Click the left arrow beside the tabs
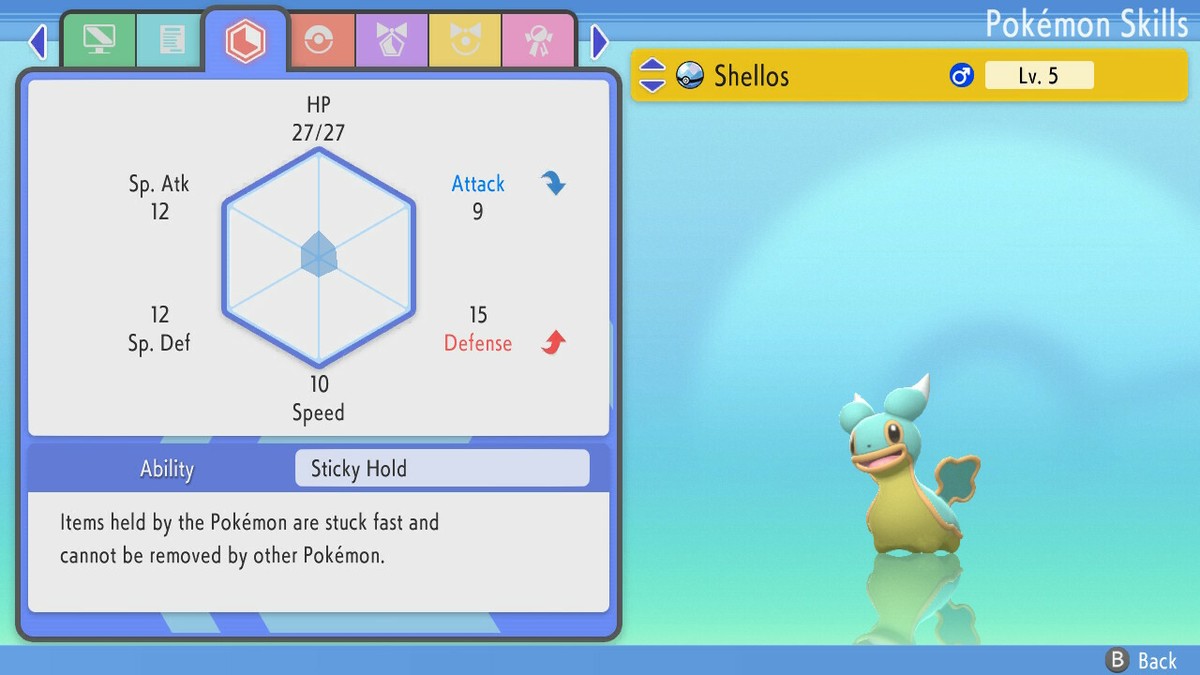1200x675 pixels. [x=38, y=42]
